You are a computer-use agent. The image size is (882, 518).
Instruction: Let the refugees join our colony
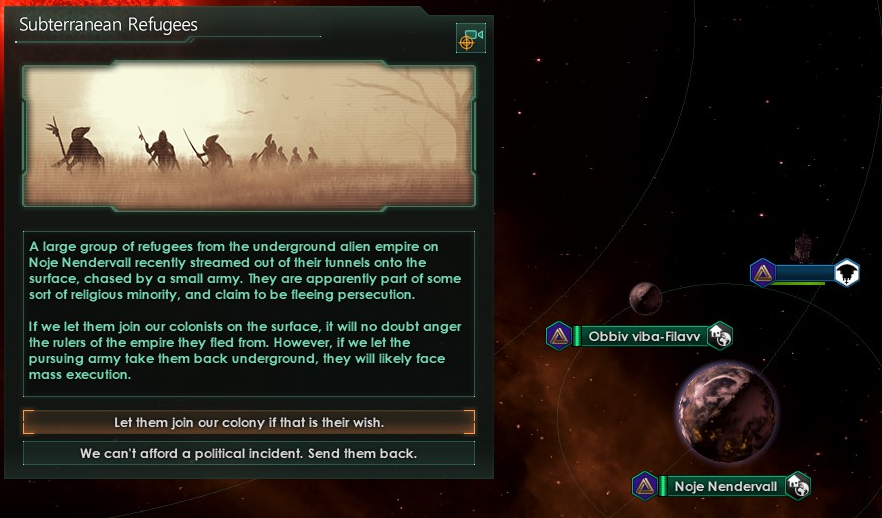point(249,422)
